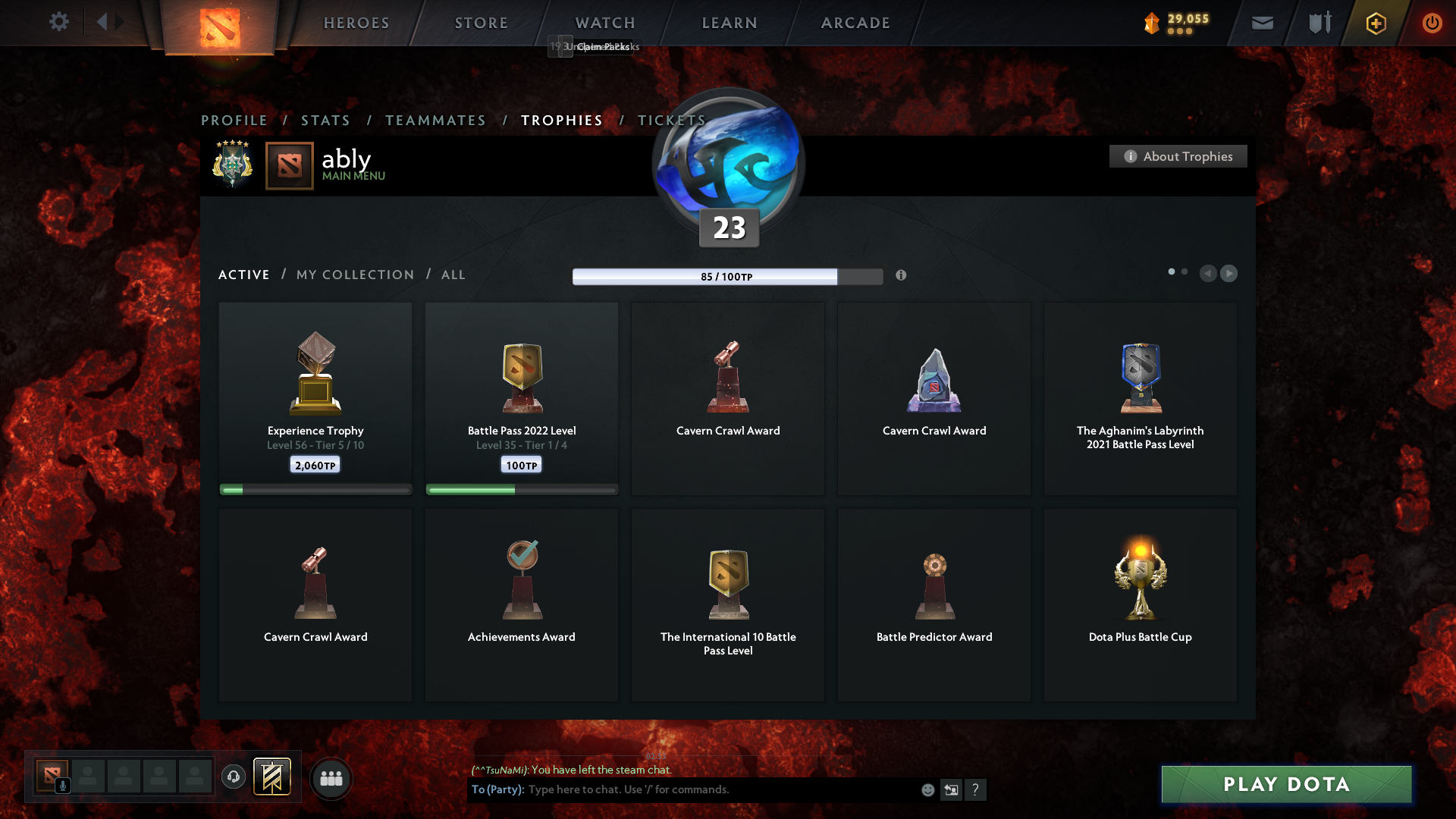Image resolution: width=1456 pixels, height=819 pixels.
Task: Open the mail notifications envelope
Action: click(1262, 22)
